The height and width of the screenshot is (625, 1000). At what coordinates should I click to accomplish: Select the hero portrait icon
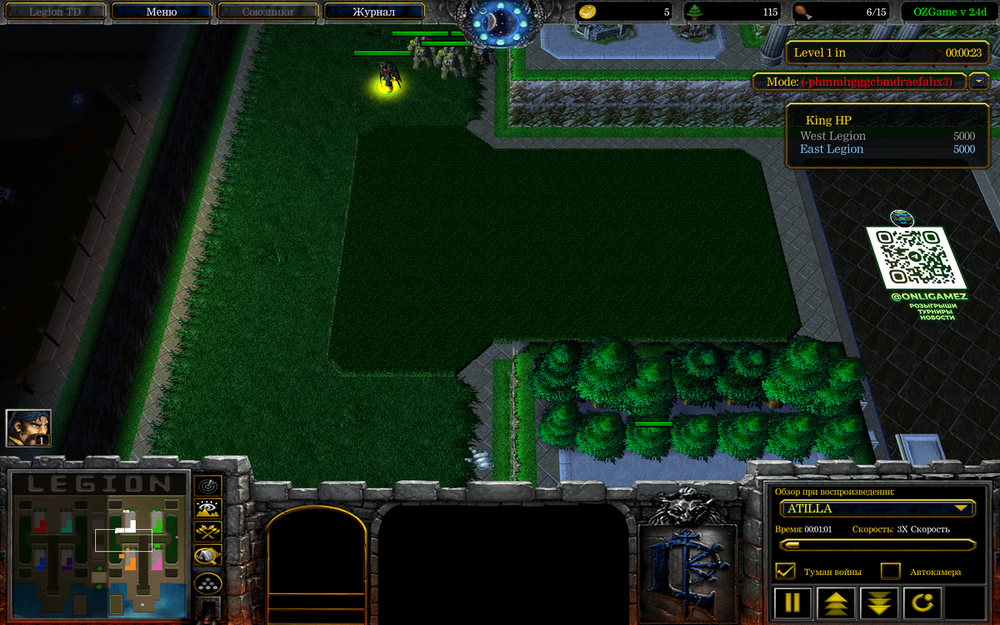(x=28, y=428)
